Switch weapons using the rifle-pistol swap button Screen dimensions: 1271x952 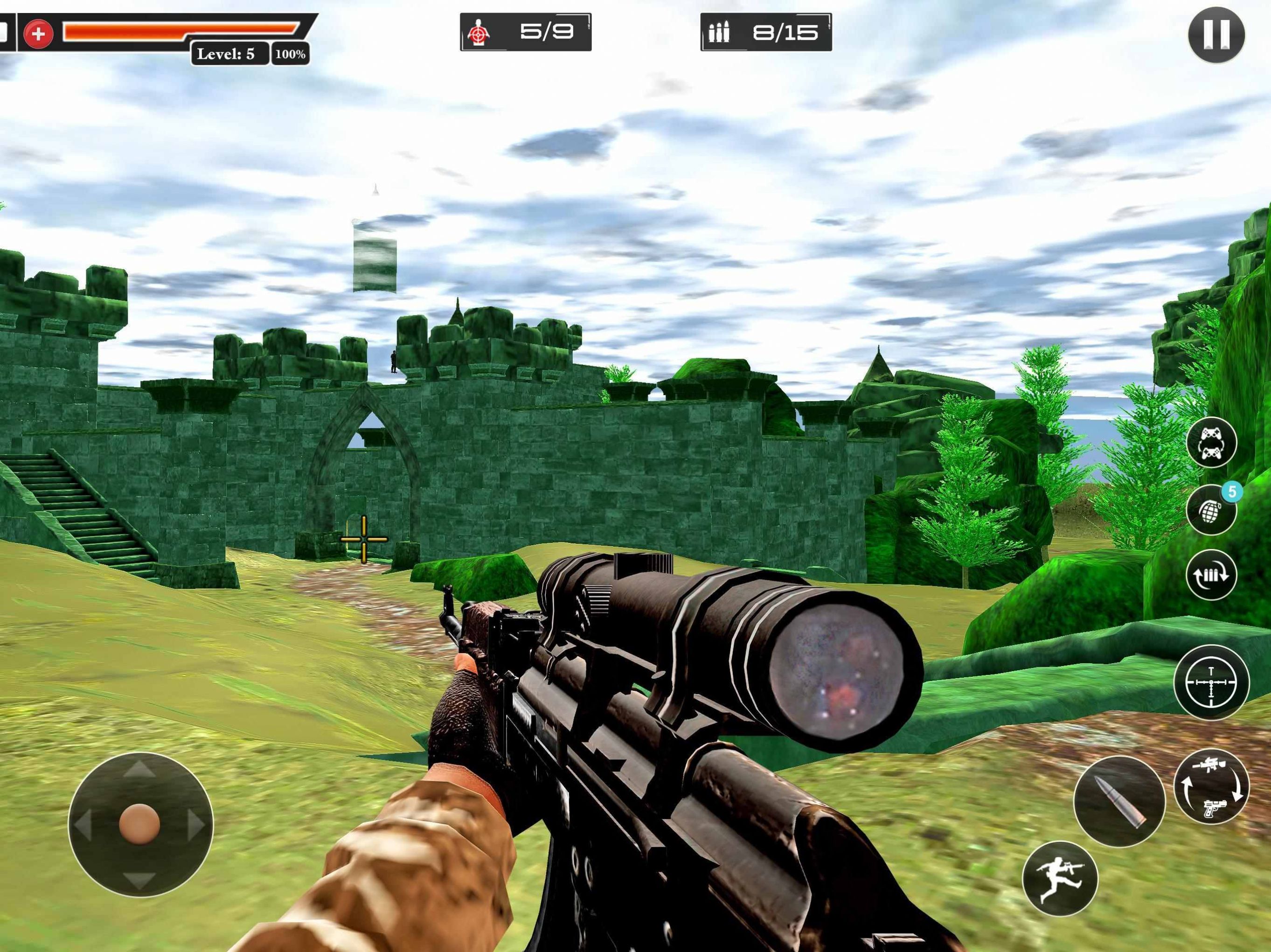point(1211,787)
